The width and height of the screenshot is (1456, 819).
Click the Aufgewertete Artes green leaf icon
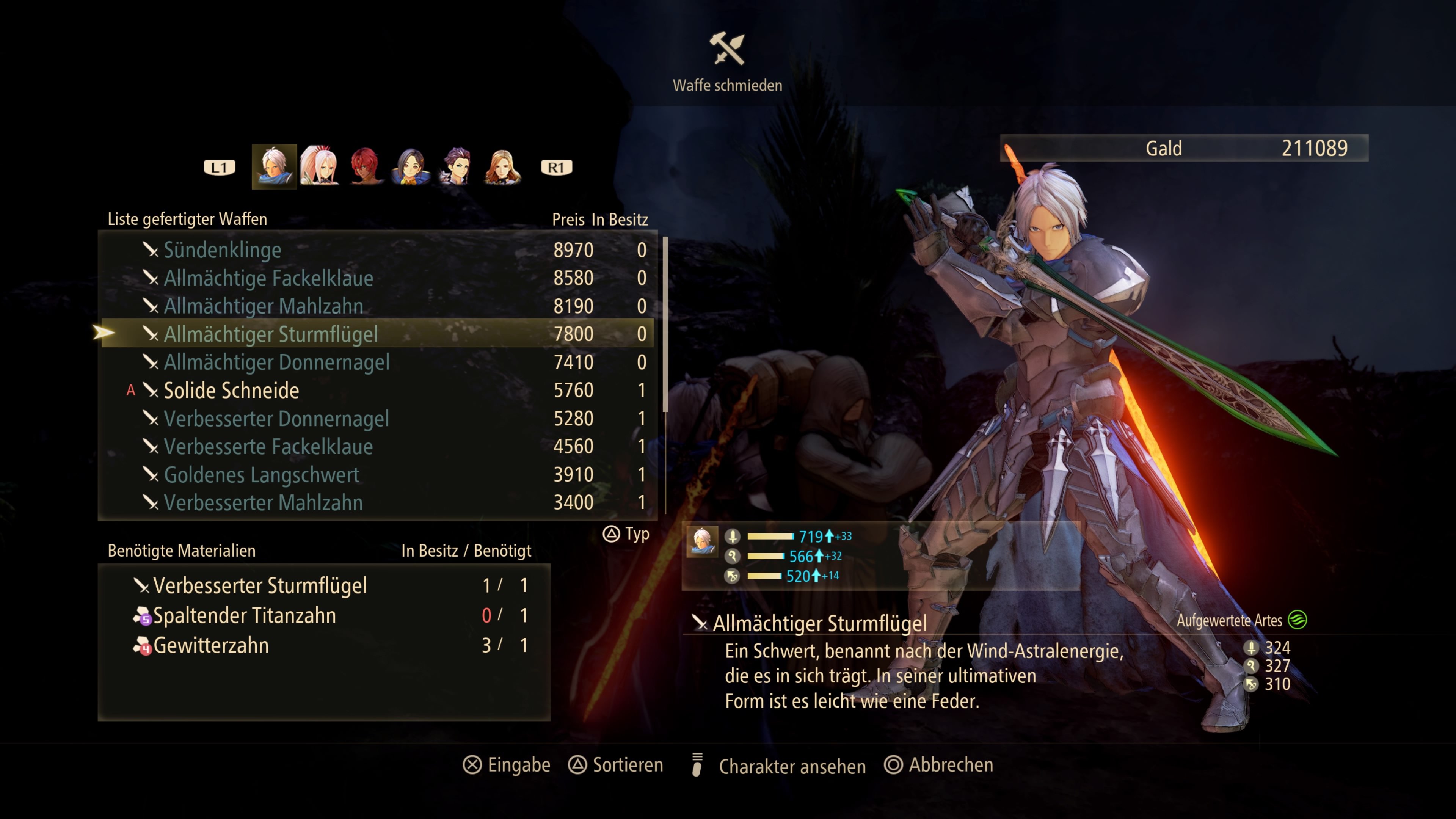pyautogui.click(x=1297, y=620)
